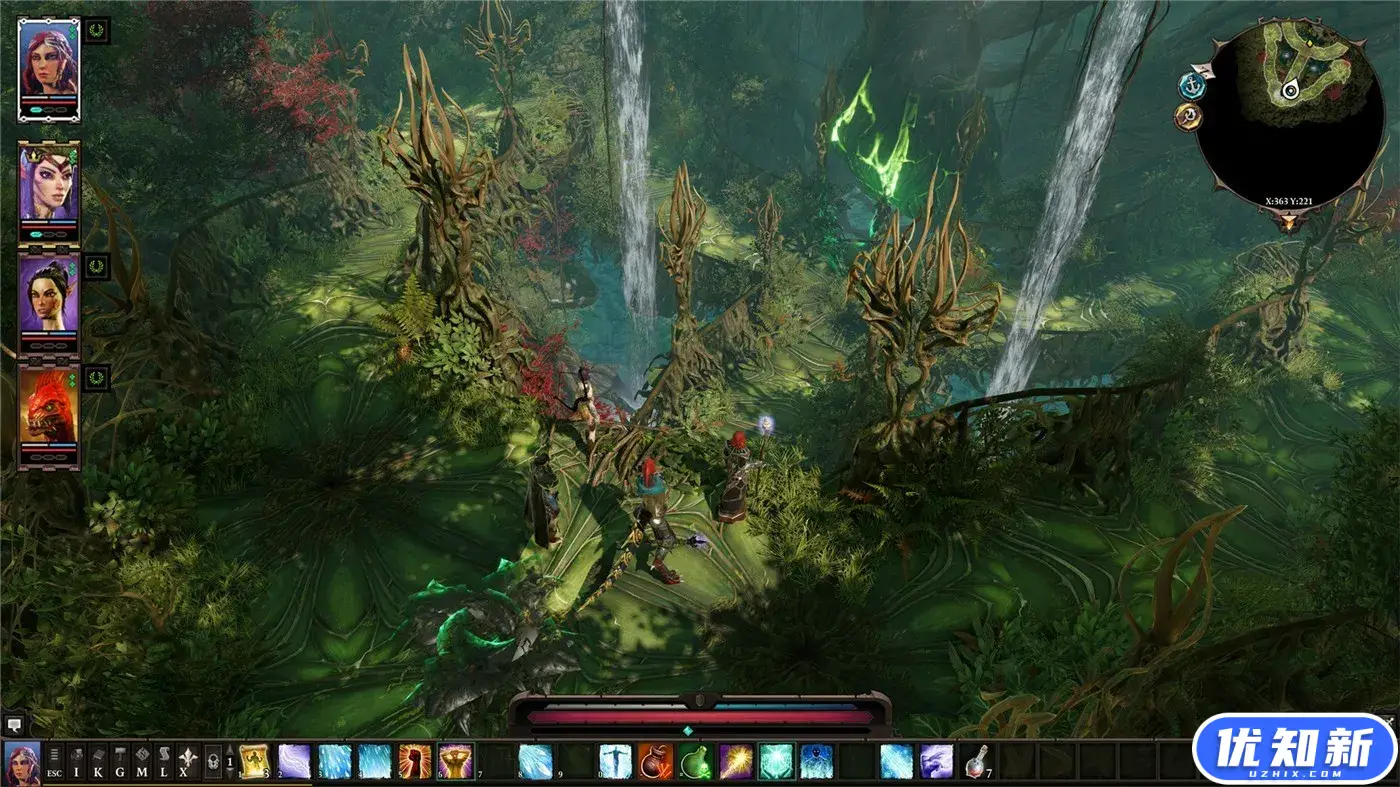Use the red potion with count 7
The width and height of the screenshot is (1400, 787).
[x=975, y=761]
